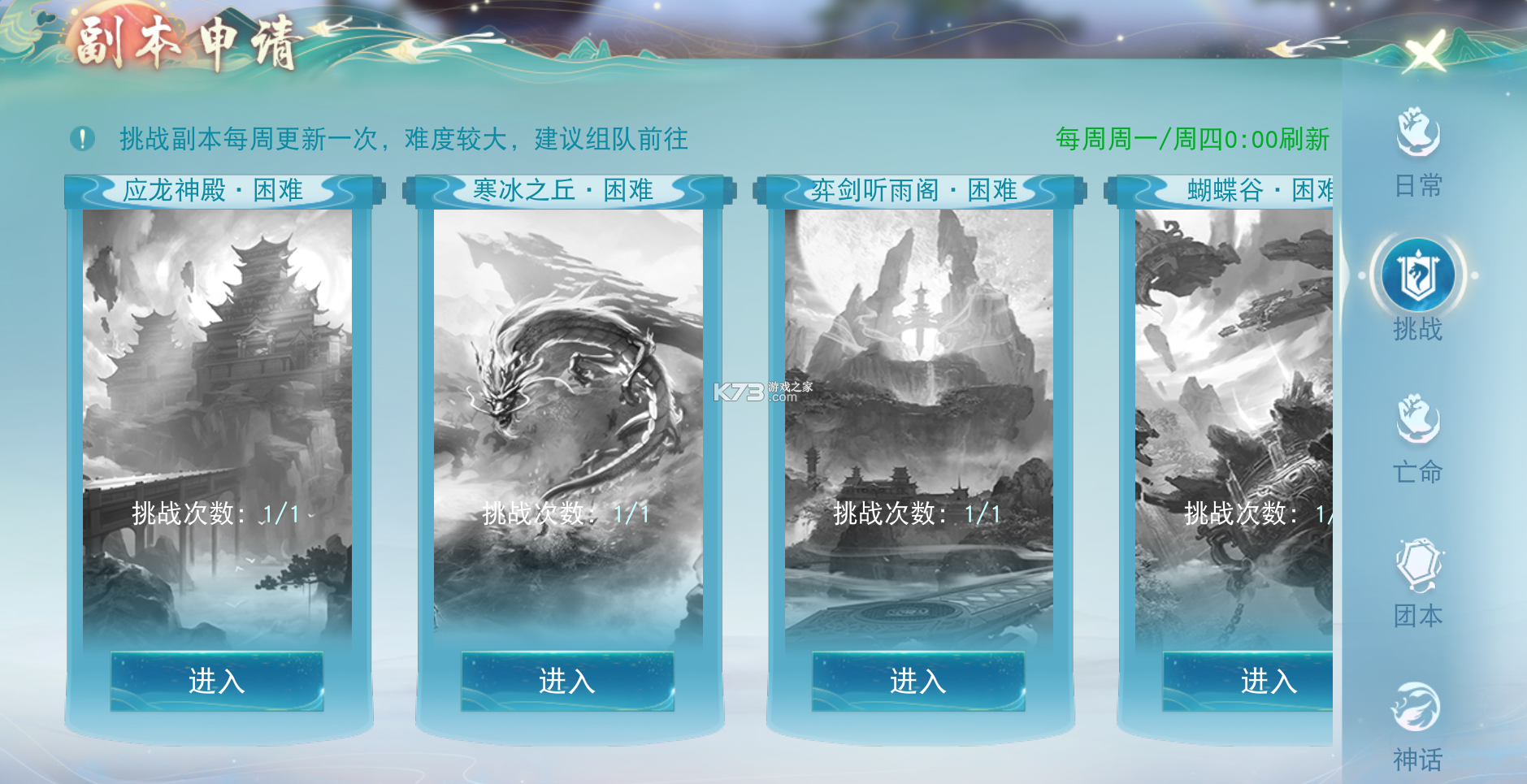
Task: Switch to the 应龙神殿·困难 dungeon tab
Action: click(215, 189)
